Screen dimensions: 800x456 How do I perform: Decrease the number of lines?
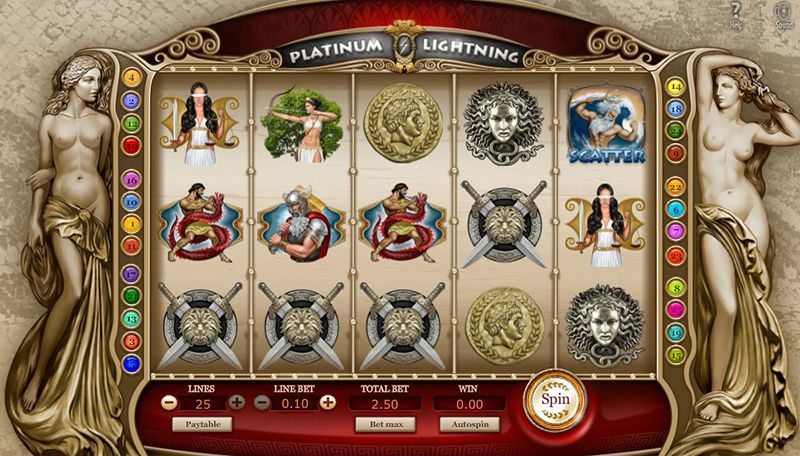point(169,402)
